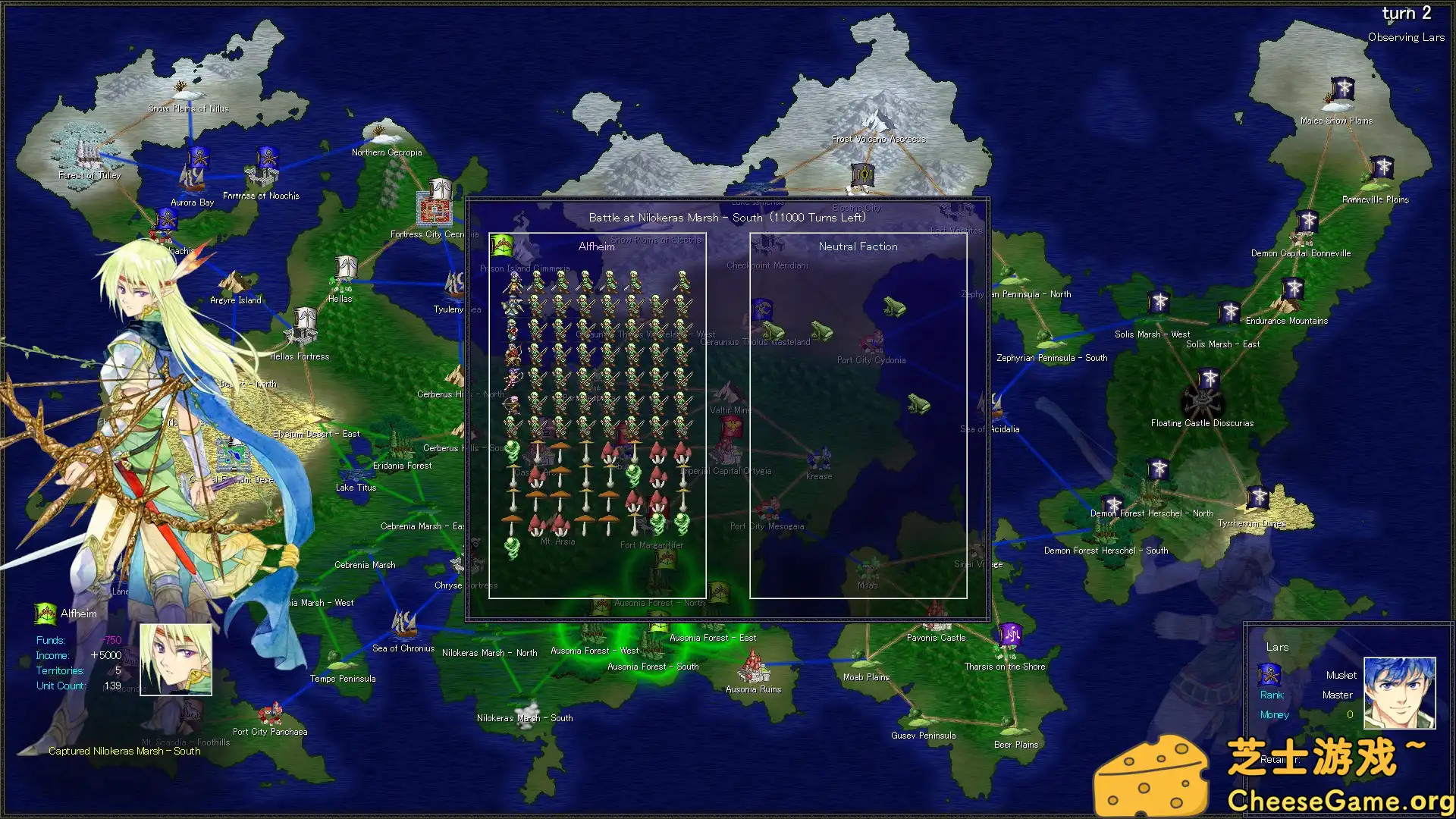Click the Alfheim portrait in the faction panel
This screenshot has height=819, width=1456.
click(175, 661)
